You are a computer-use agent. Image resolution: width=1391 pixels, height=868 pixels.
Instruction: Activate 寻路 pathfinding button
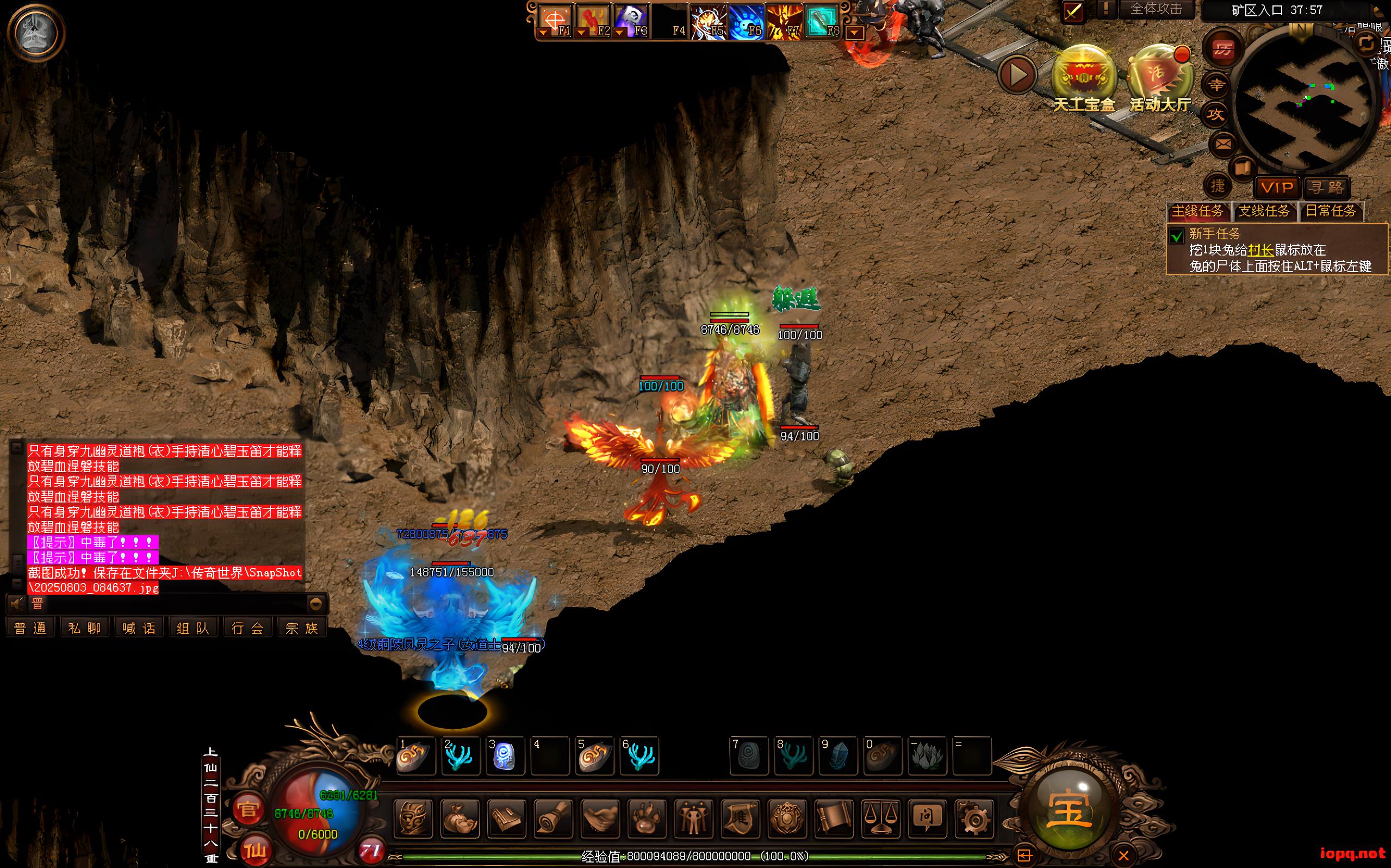point(1327,187)
